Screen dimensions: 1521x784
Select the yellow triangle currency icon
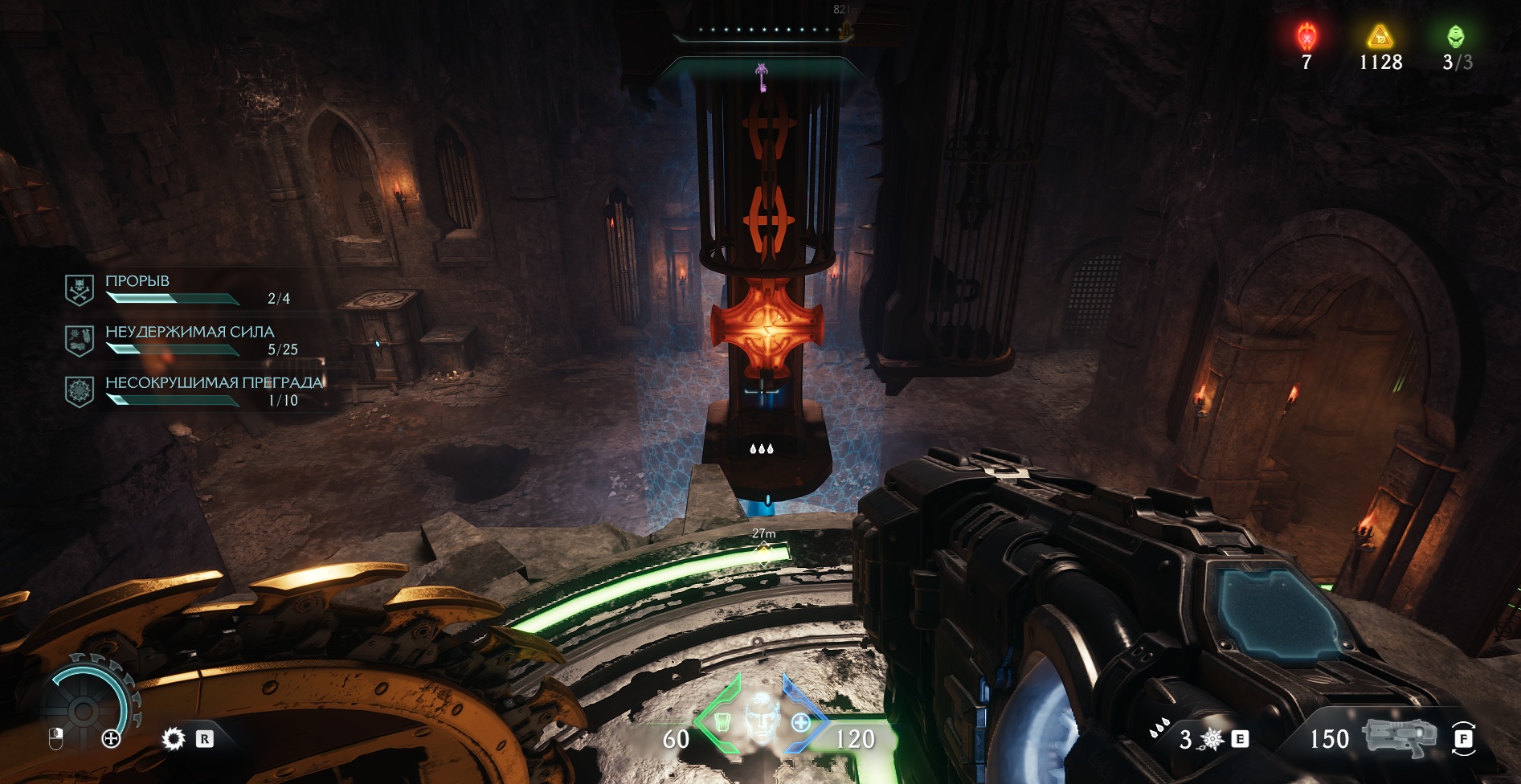pyautogui.click(x=1380, y=37)
